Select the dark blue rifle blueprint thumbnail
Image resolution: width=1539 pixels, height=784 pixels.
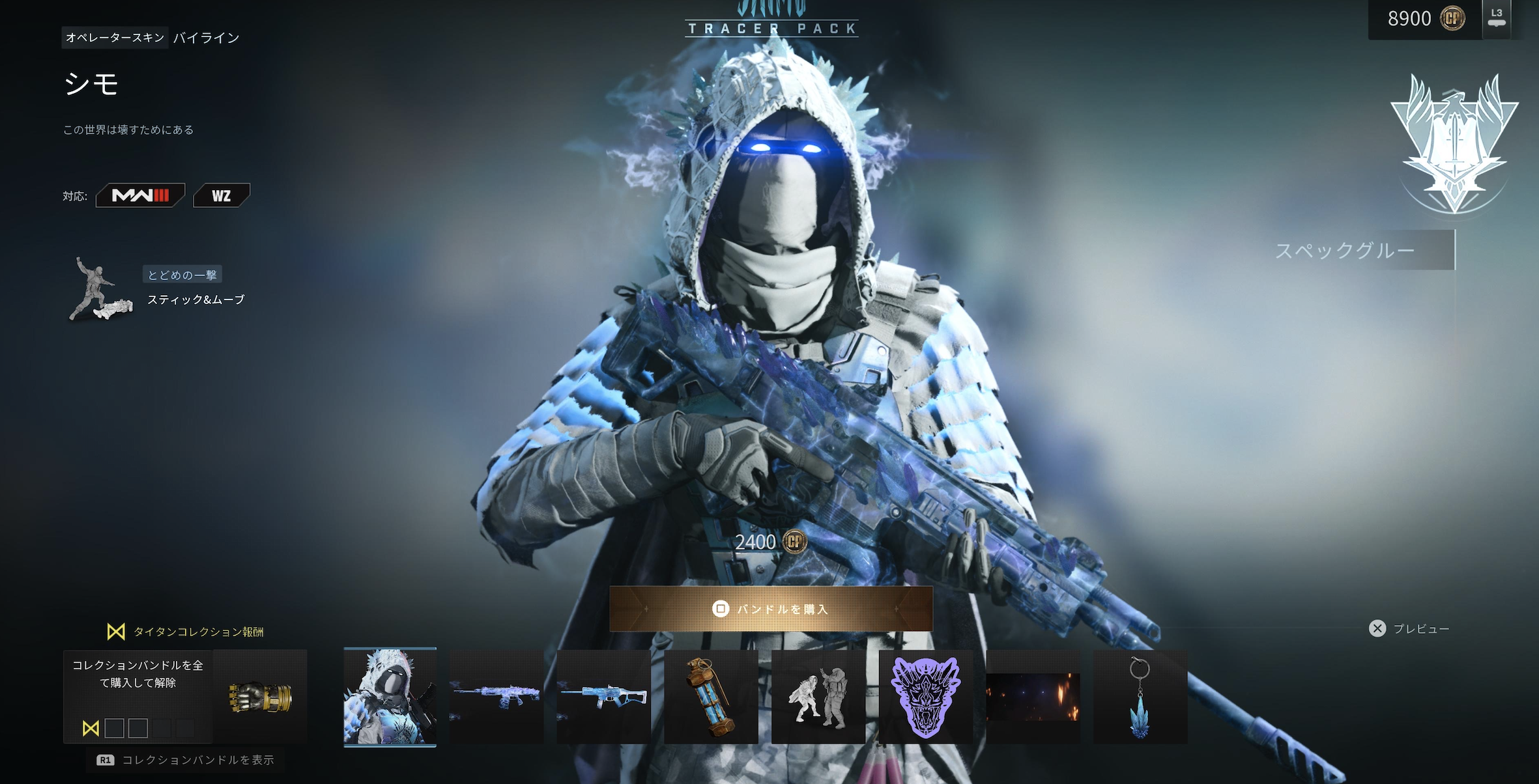496,696
